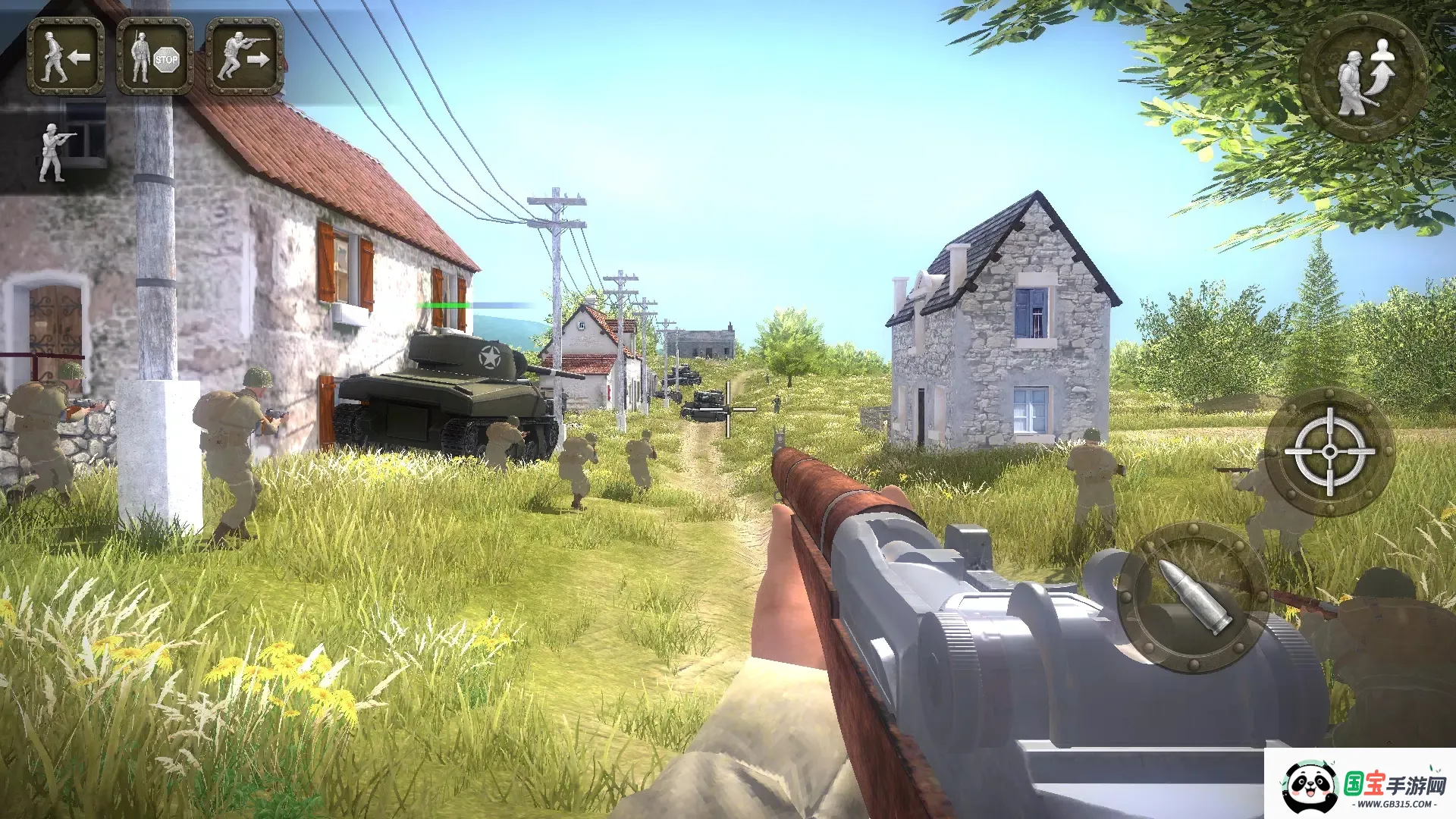Order squad to advance forward
This screenshot has width=1456, height=819.
[x=244, y=56]
